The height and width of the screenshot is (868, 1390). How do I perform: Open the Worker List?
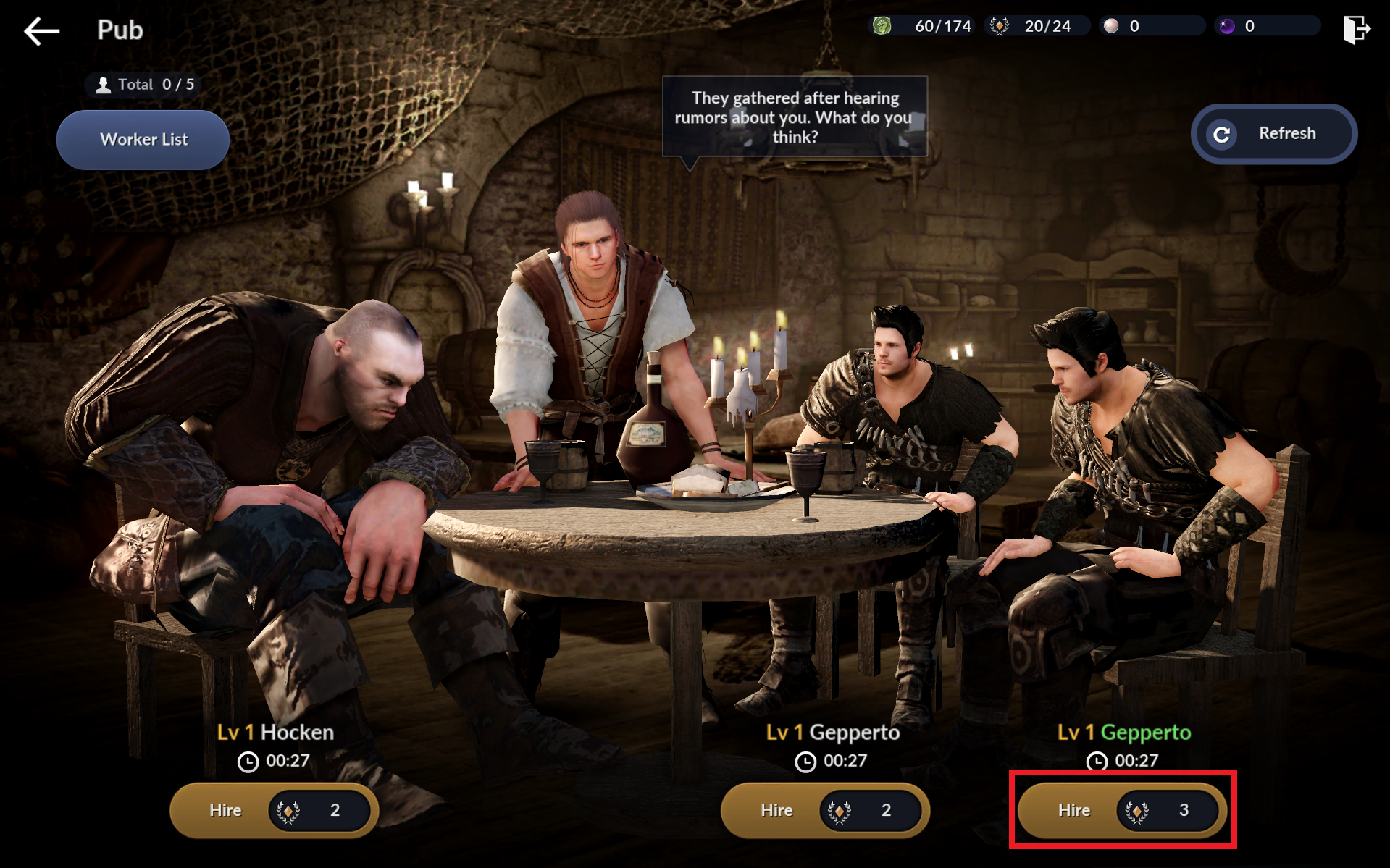(143, 140)
